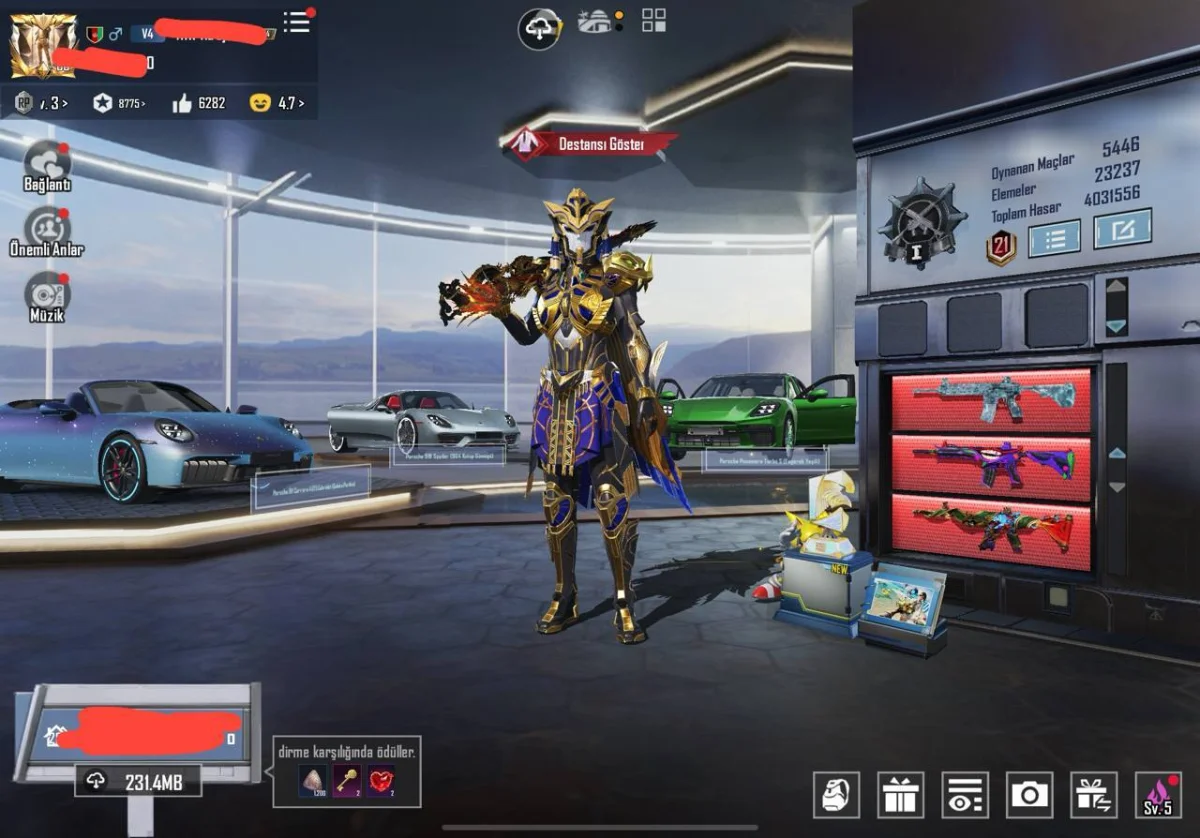Viewport: 1200px width, 838px height.
Task: Open the camera screenshot button
Action: (x=1029, y=795)
